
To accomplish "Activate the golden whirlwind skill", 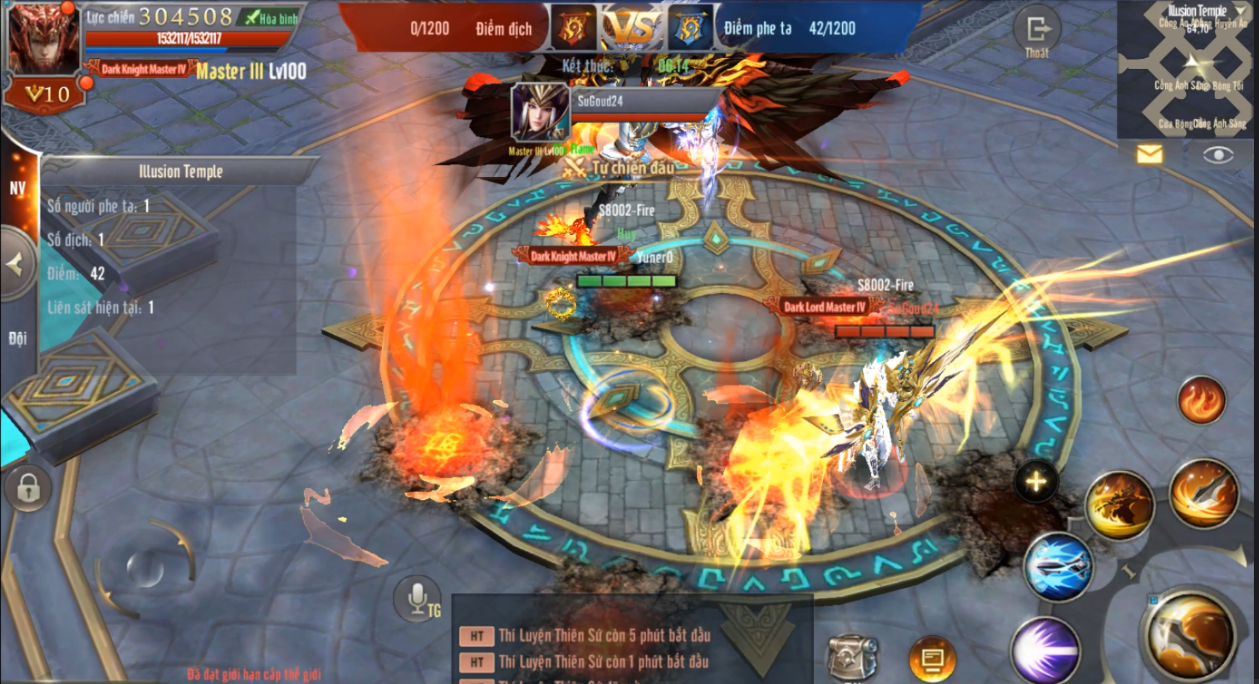I will (x=1120, y=505).
